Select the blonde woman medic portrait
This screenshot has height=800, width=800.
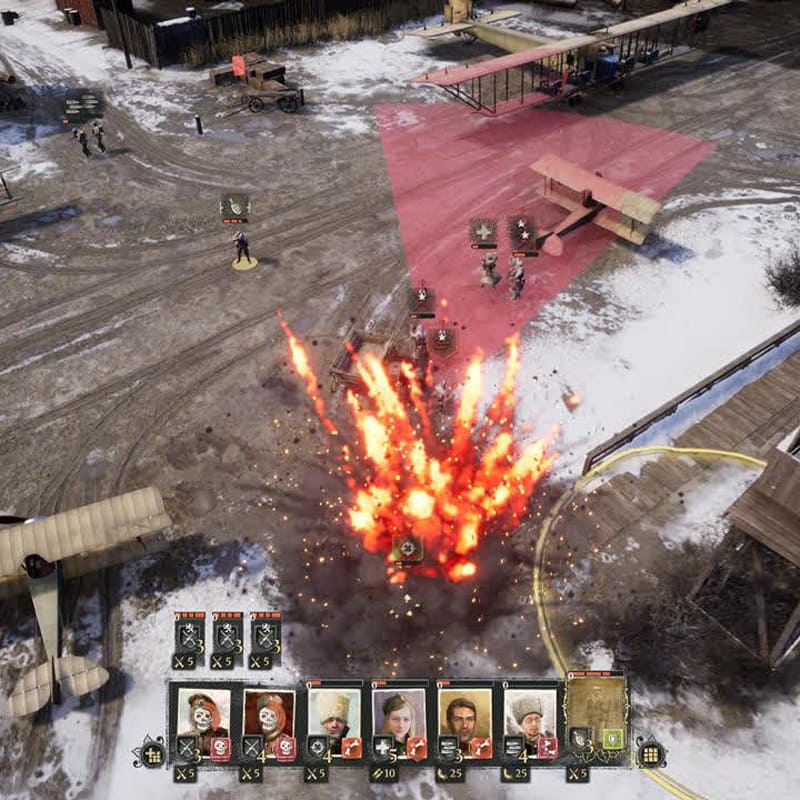(x=397, y=712)
